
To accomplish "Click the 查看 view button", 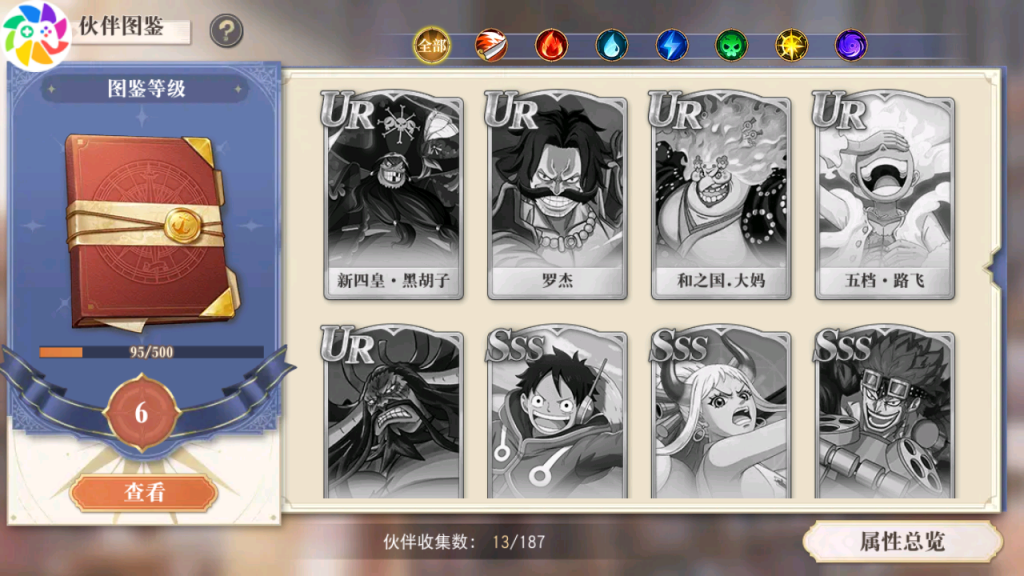I will coord(143,492).
